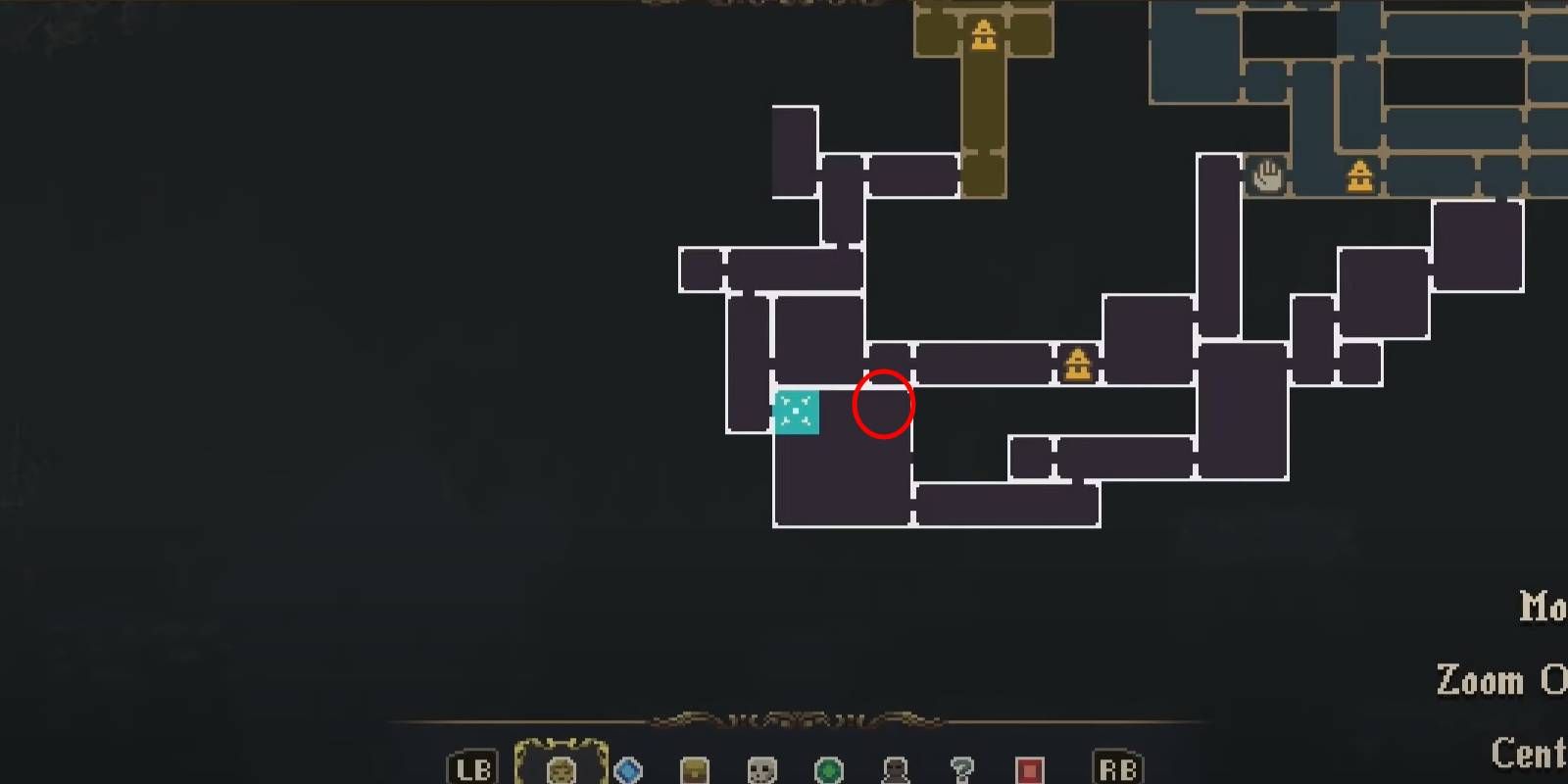Select the question mark map filter icon
This screenshot has height=784, width=1568.
coord(960,769)
